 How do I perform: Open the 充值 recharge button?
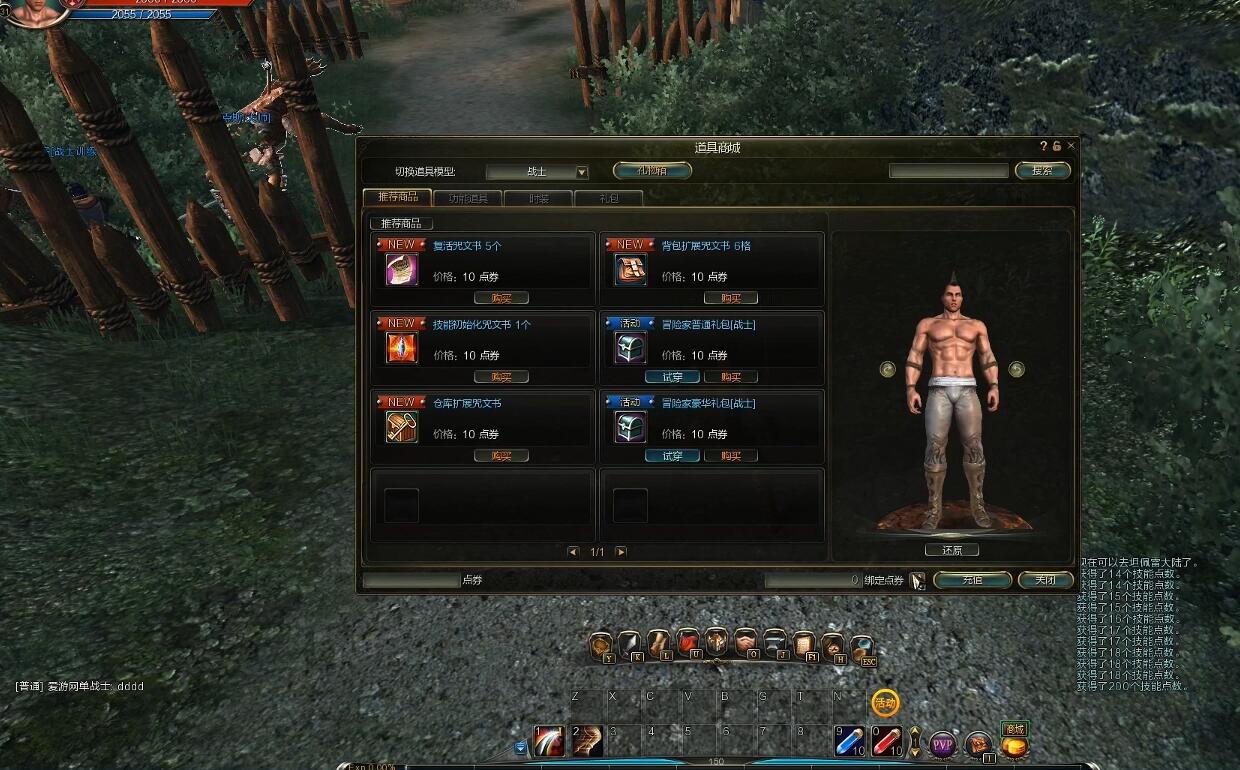(972, 580)
